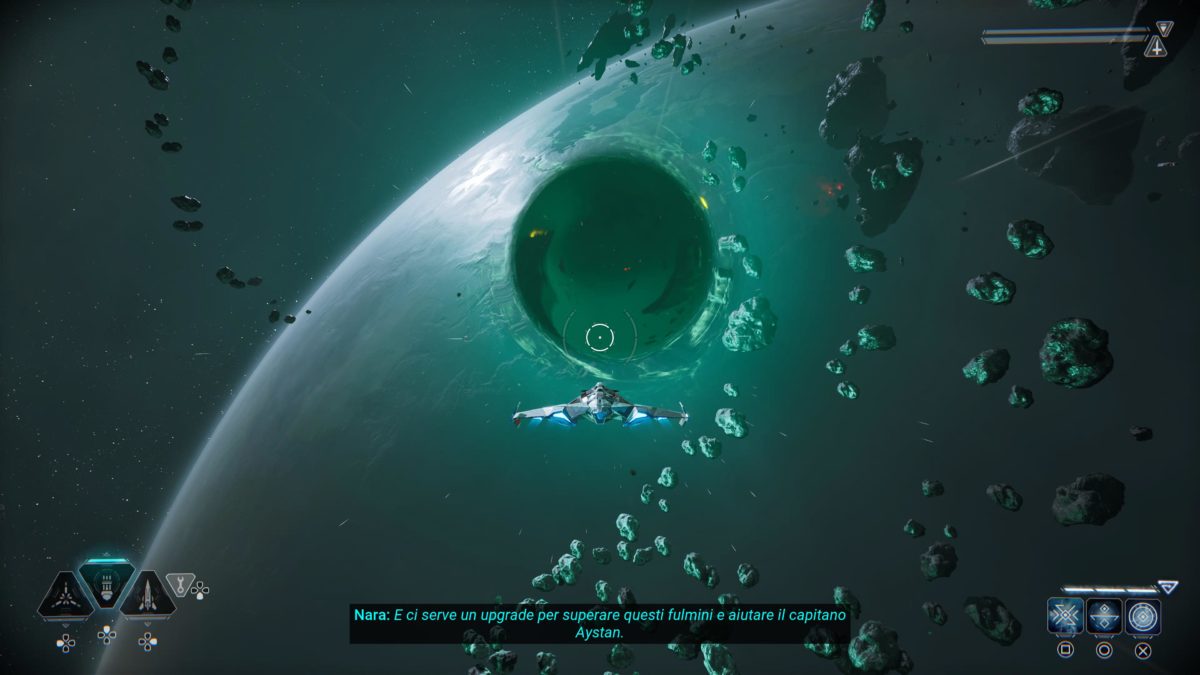Activate the two-diamonds ability icon
Viewport: 1200px width, 675px height.
pyautogui.click(x=1104, y=616)
